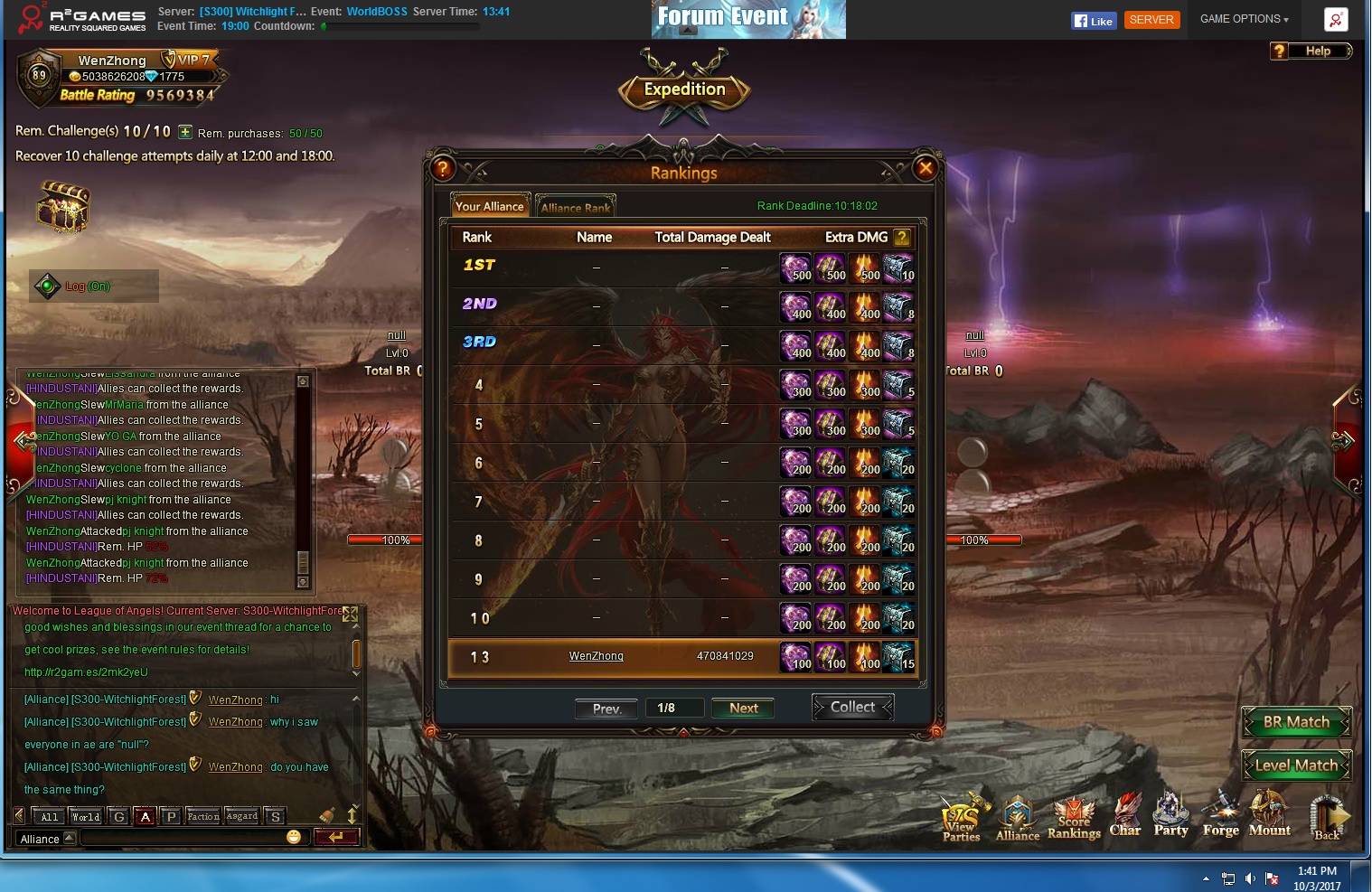Show the Extra DMG info tooltip
The image size is (1372, 892).
(x=901, y=238)
